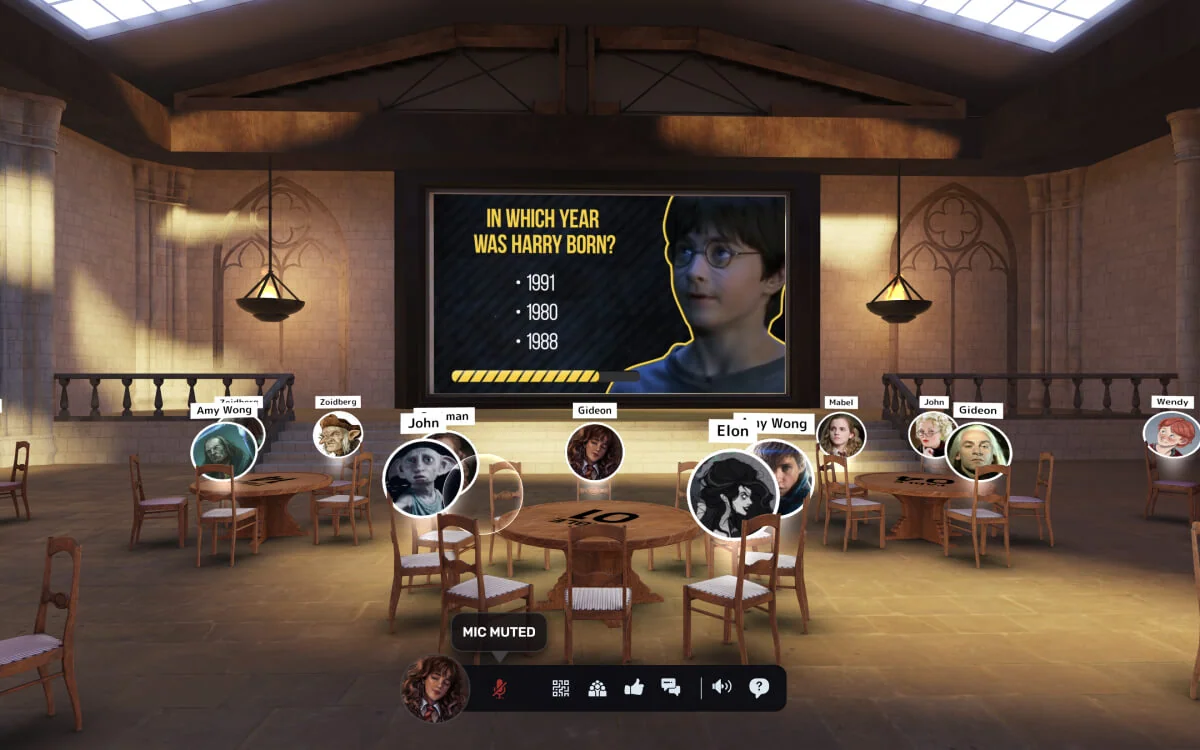Open the QR code panel

pyautogui.click(x=561, y=688)
